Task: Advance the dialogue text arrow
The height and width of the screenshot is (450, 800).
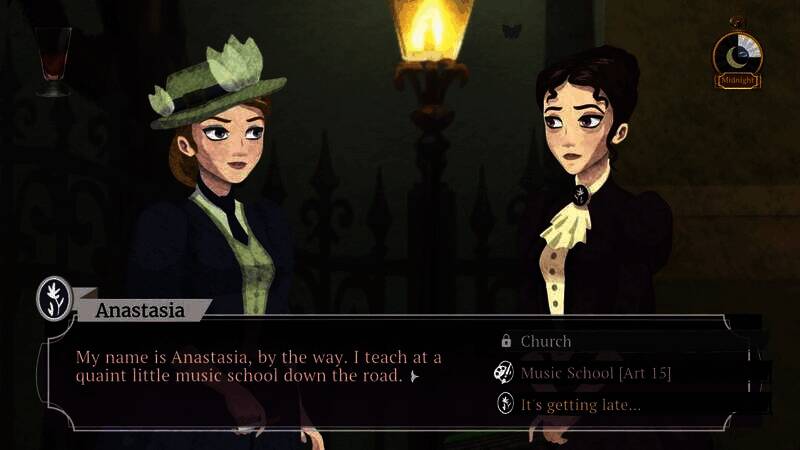Action: (414, 377)
